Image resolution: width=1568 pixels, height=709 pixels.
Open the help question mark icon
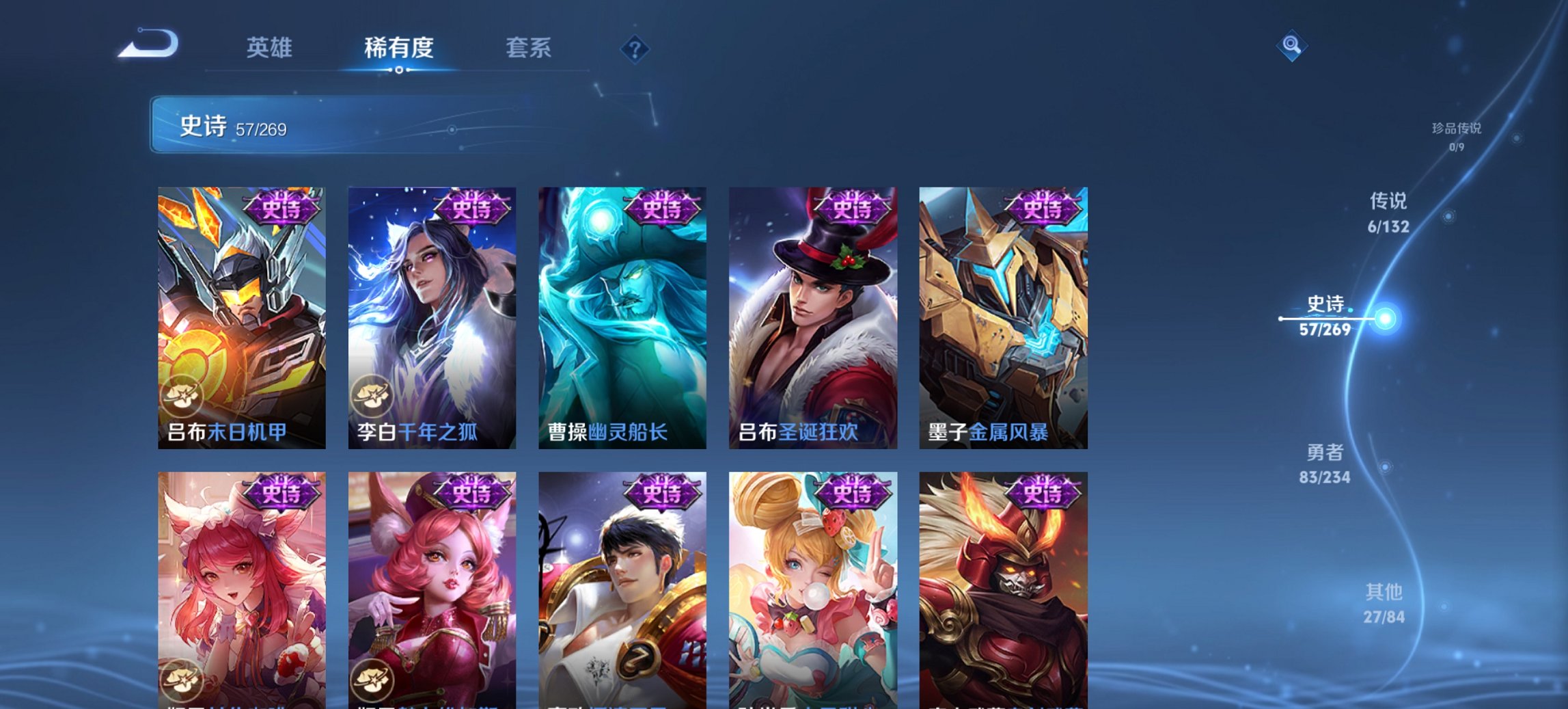(635, 48)
